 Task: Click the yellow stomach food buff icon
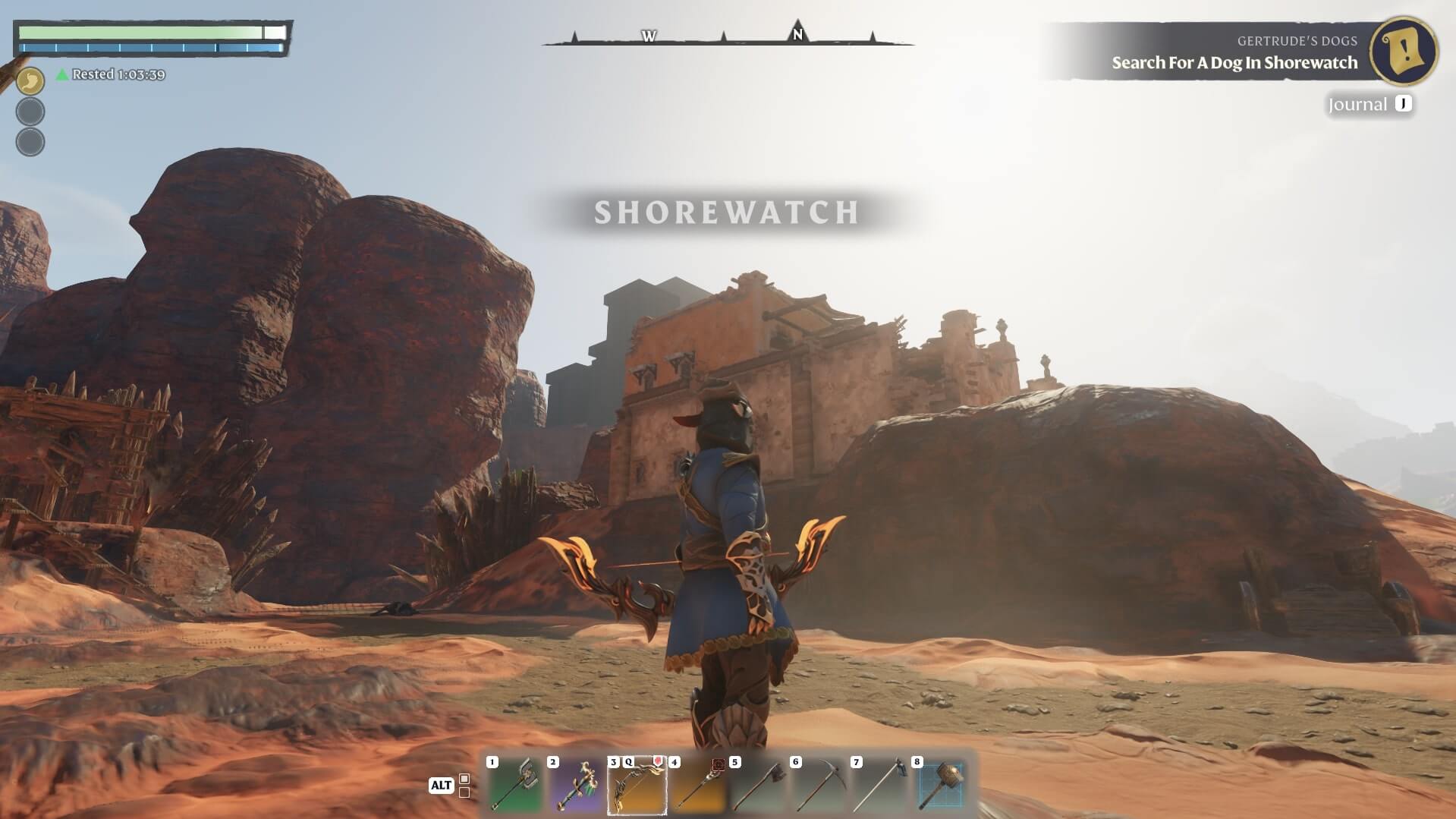click(30, 80)
